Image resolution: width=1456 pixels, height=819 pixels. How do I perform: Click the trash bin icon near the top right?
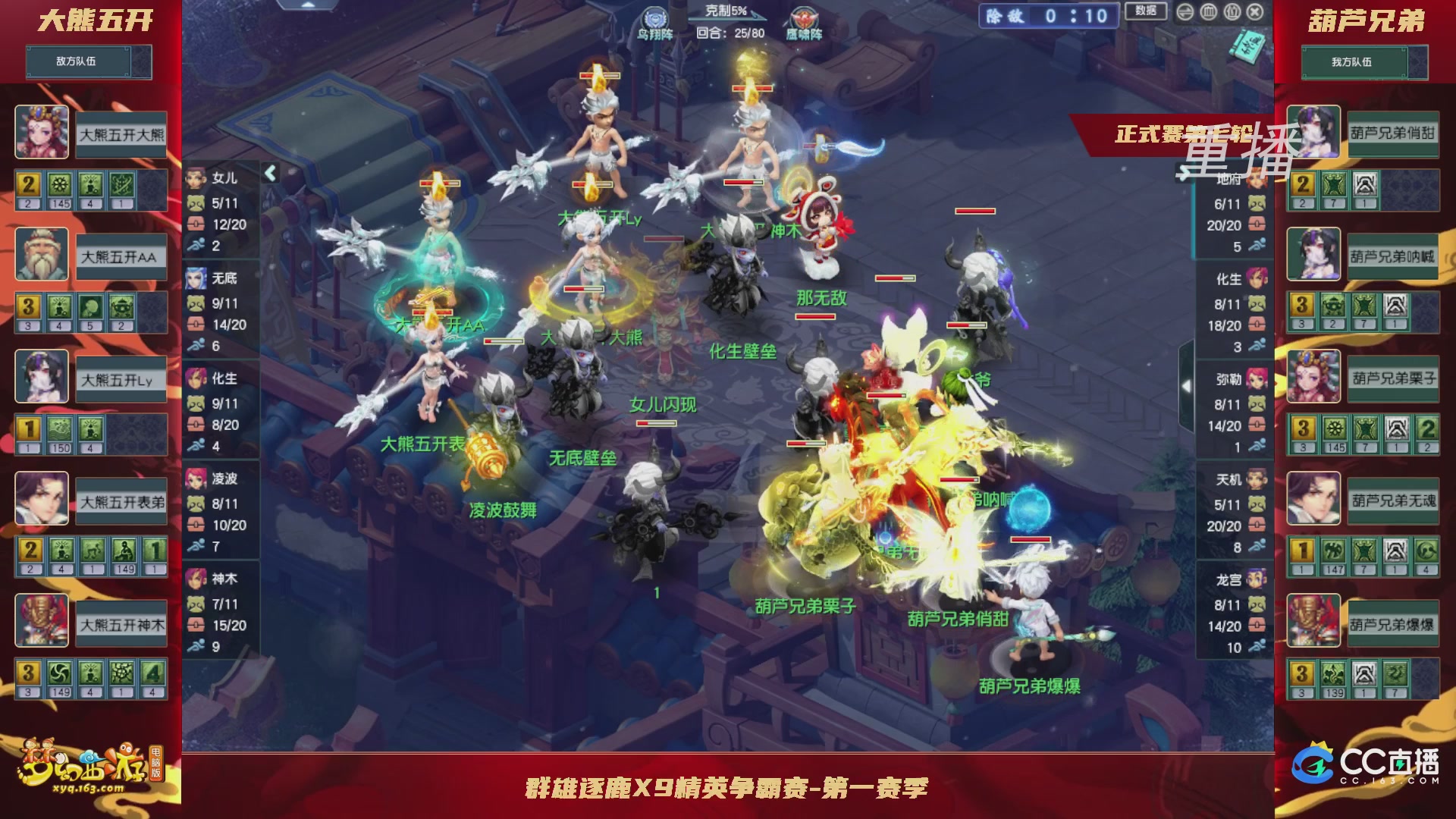(x=1207, y=12)
